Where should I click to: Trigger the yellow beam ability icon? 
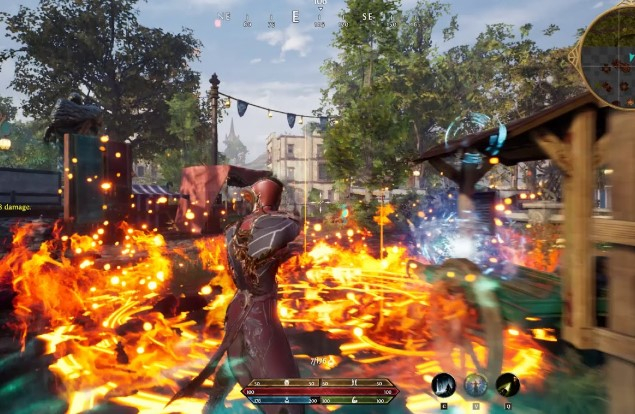click(x=507, y=385)
